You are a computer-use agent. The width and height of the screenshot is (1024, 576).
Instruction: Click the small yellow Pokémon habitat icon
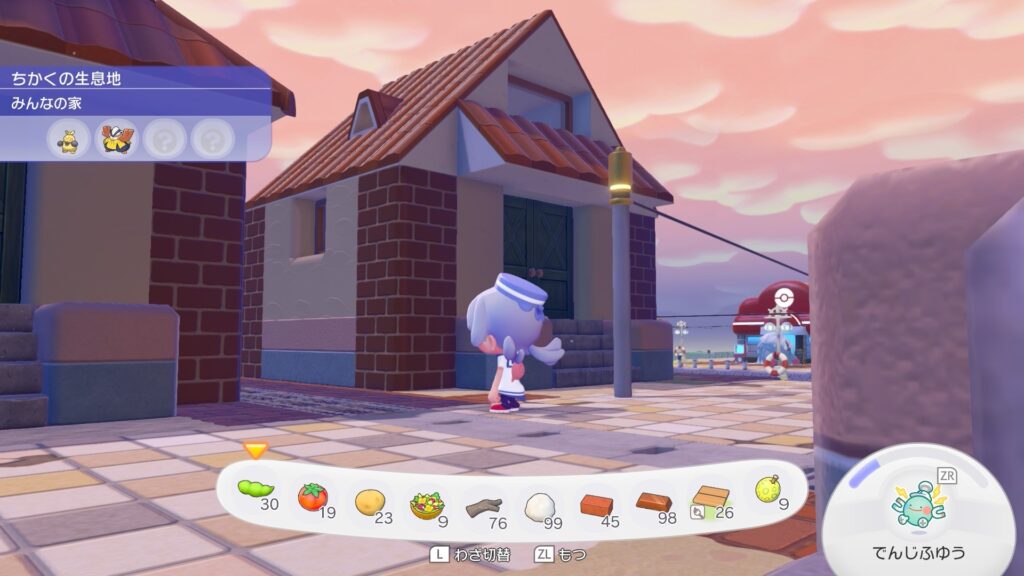tap(68, 140)
